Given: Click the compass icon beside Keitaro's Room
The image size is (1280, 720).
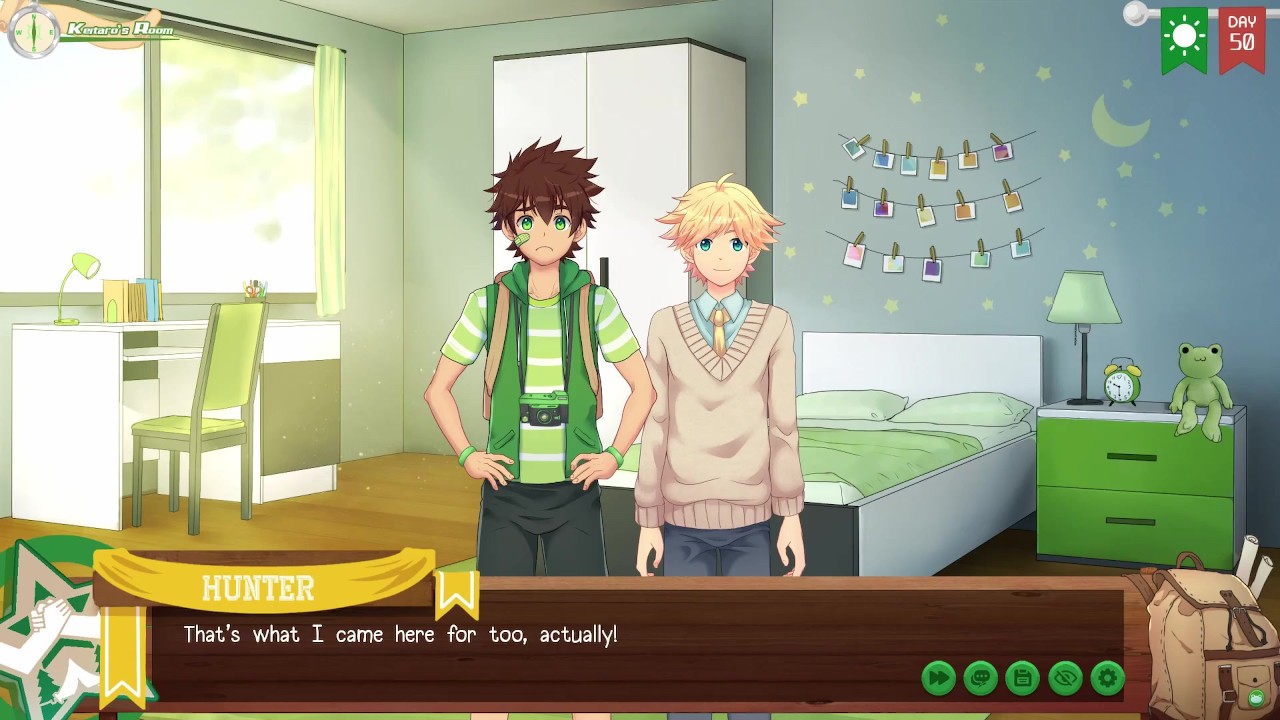Looking at the screenshot, I should click(x=33, y=32).
